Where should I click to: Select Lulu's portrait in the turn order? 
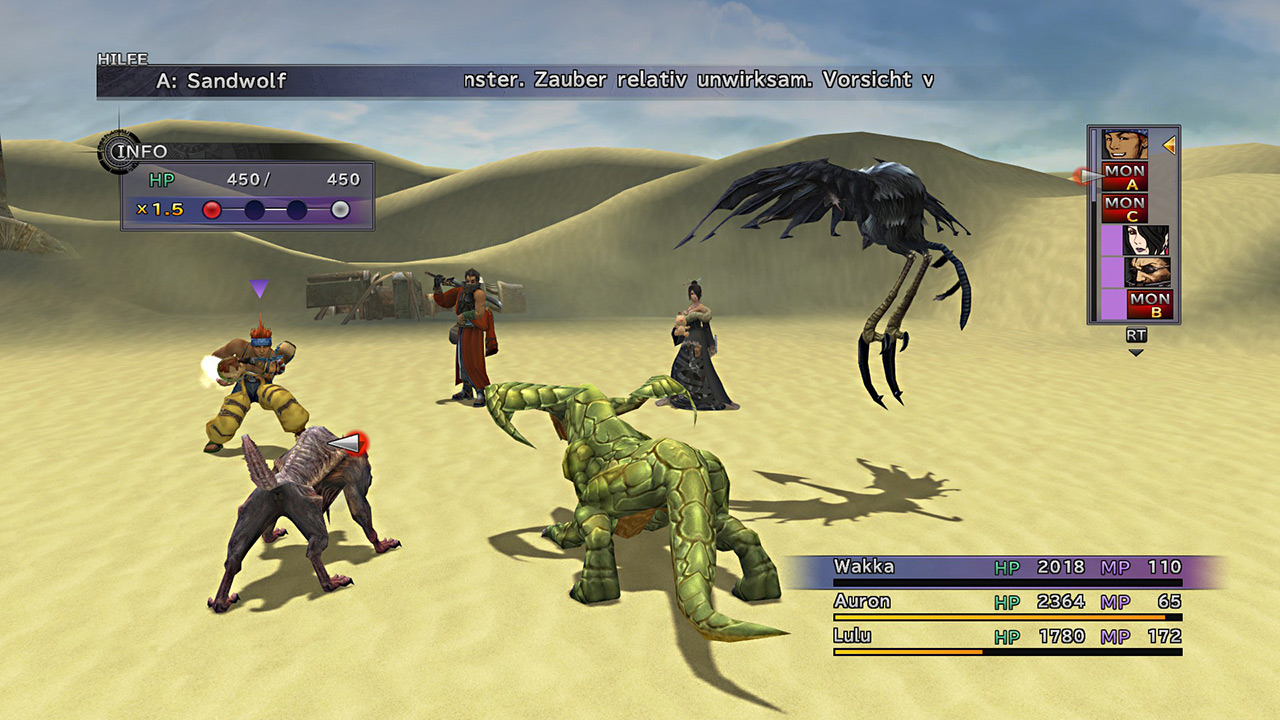point(1145,240)
